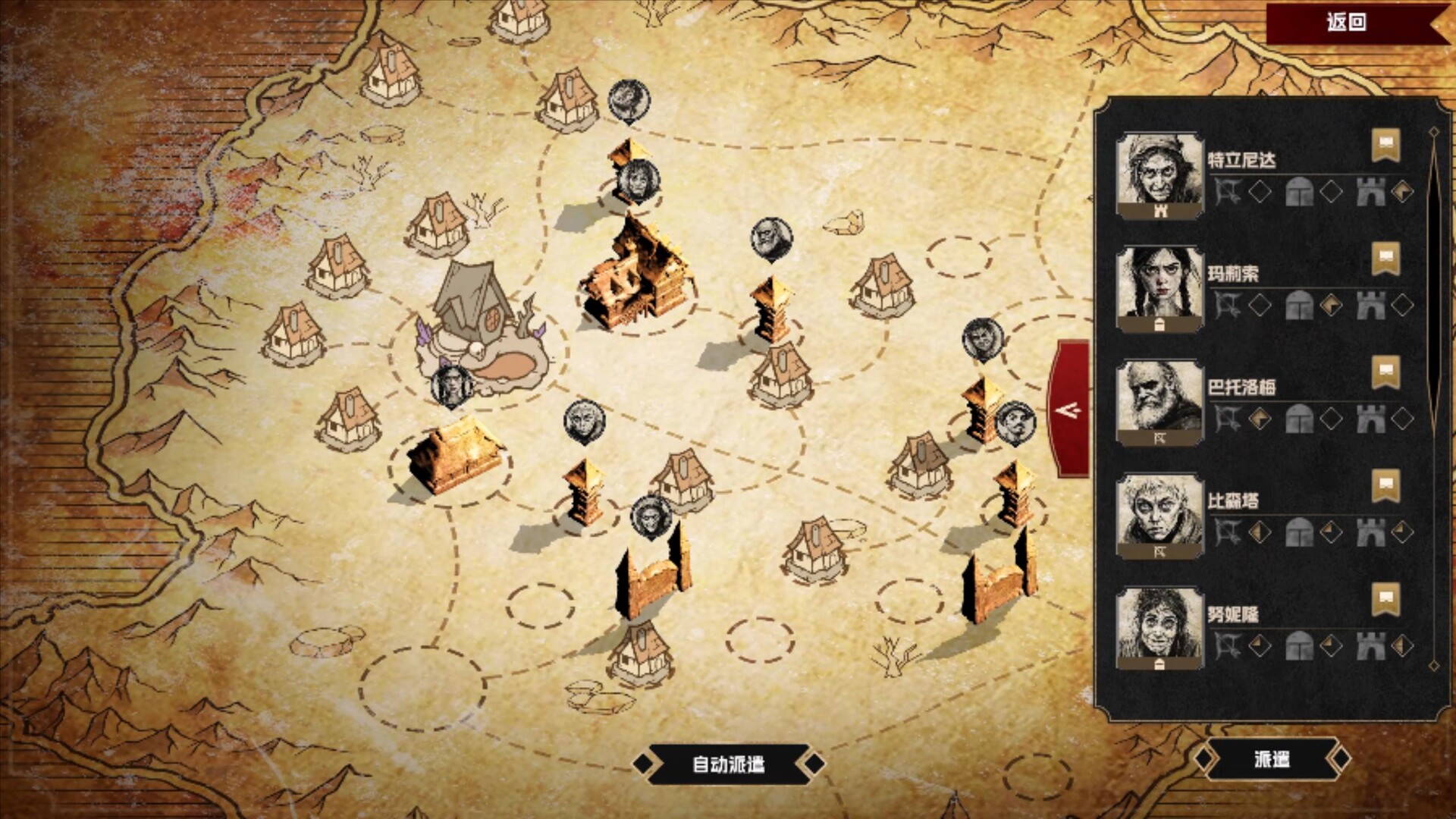The width and height of the screenshot is (1456, 819).
Task: Open 巴托洛梅's bookmark icon
Action: tap(1385, 372)
